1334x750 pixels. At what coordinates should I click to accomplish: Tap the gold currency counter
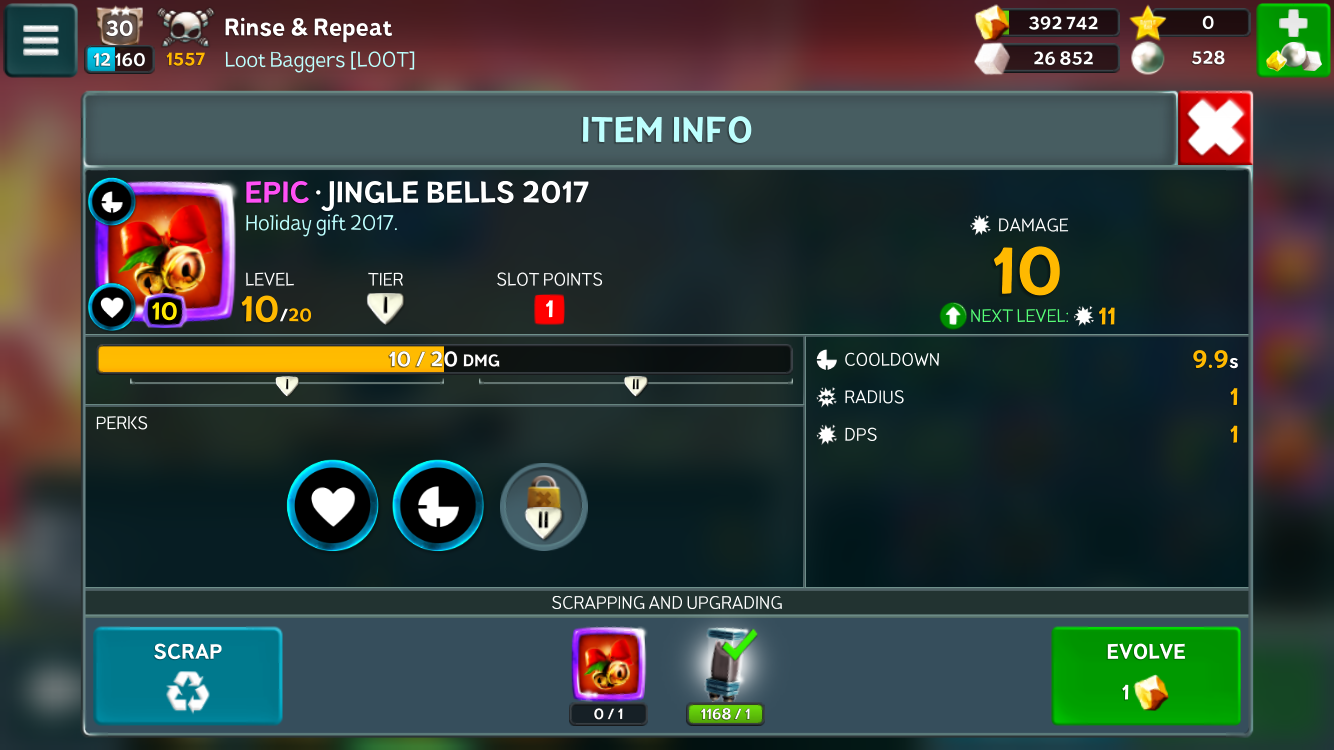coord(1048,23)
